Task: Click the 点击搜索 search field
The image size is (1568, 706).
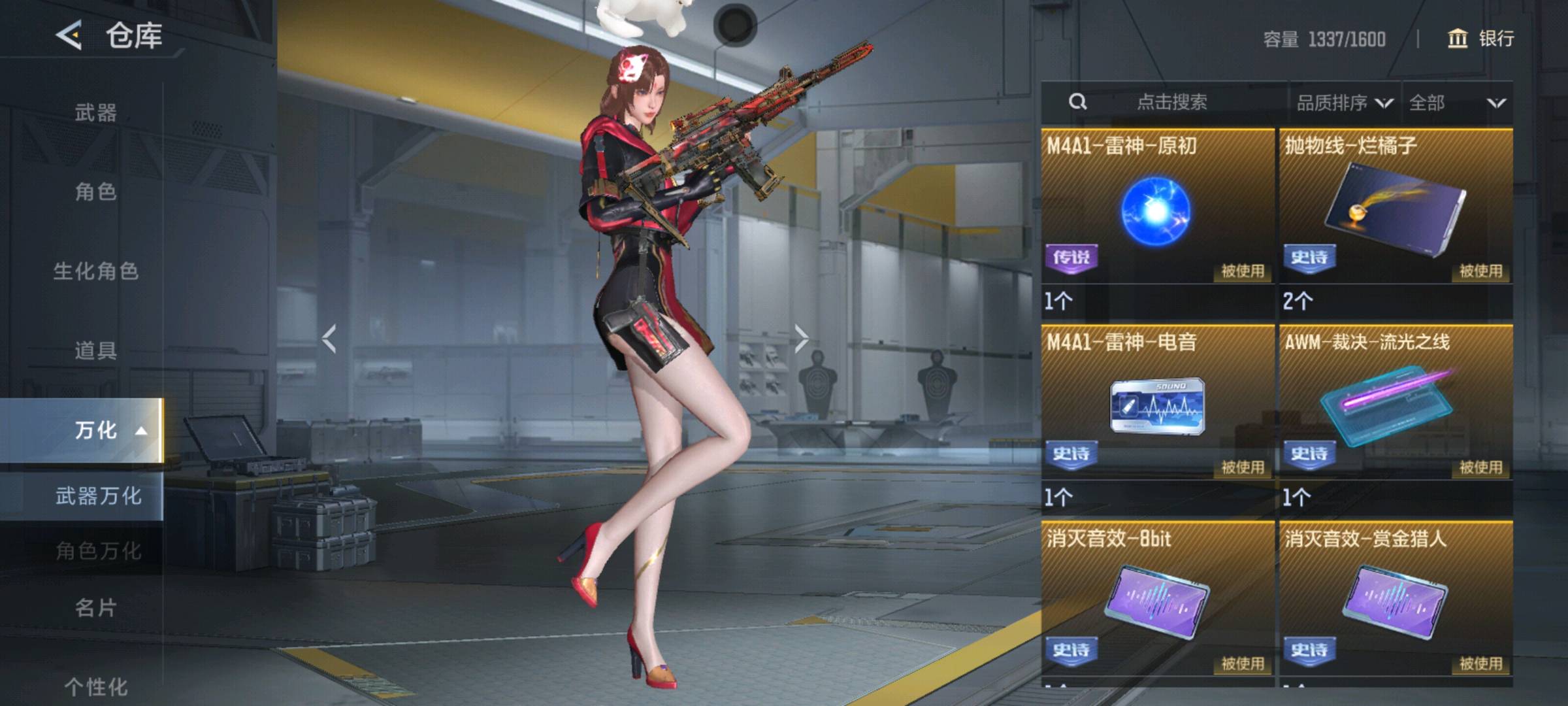Action: [x=1171, y=102]
